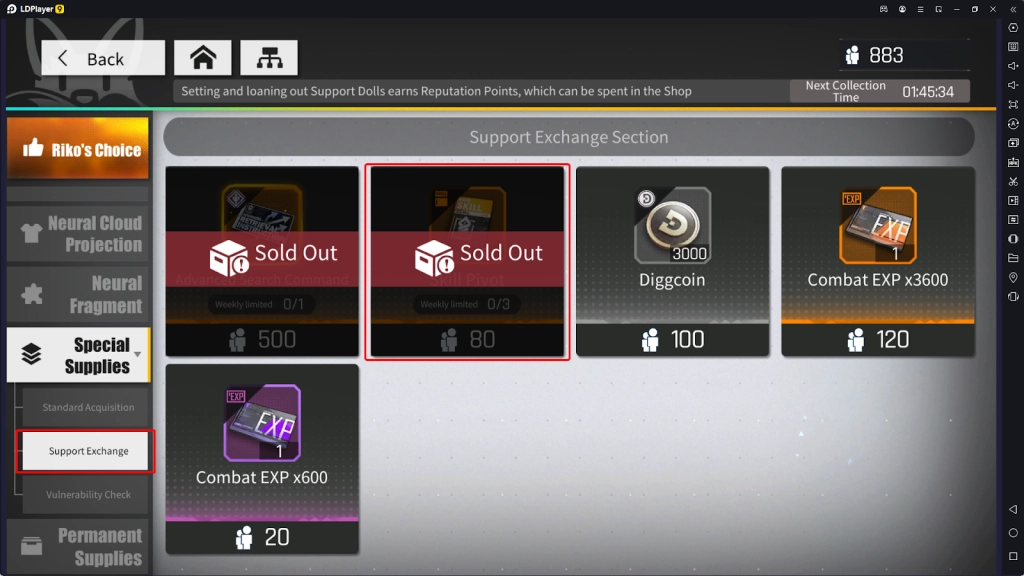Close the LDPlayer window

coord(993,9)
